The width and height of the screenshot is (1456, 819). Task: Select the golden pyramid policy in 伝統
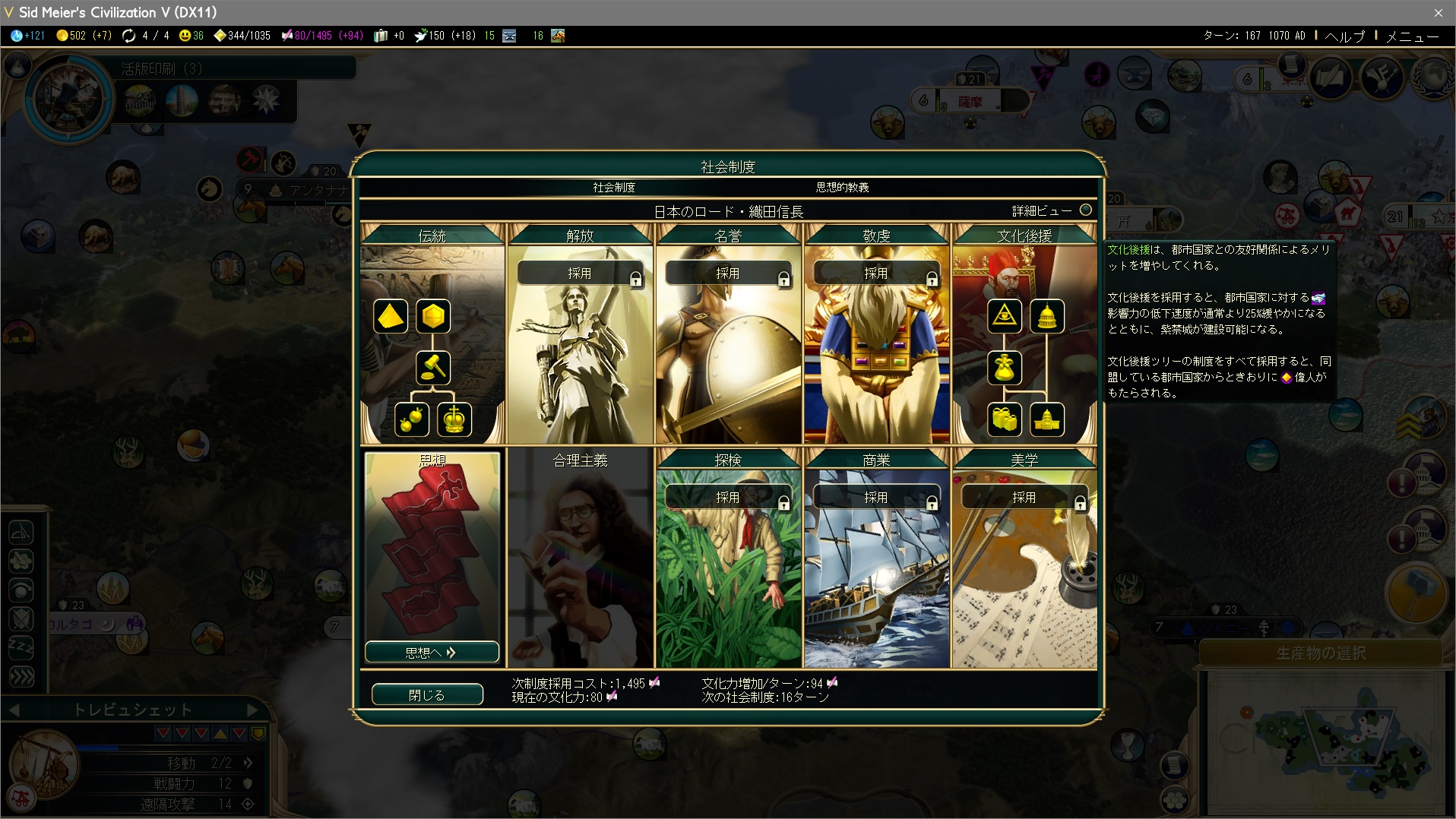coord(391,316)
